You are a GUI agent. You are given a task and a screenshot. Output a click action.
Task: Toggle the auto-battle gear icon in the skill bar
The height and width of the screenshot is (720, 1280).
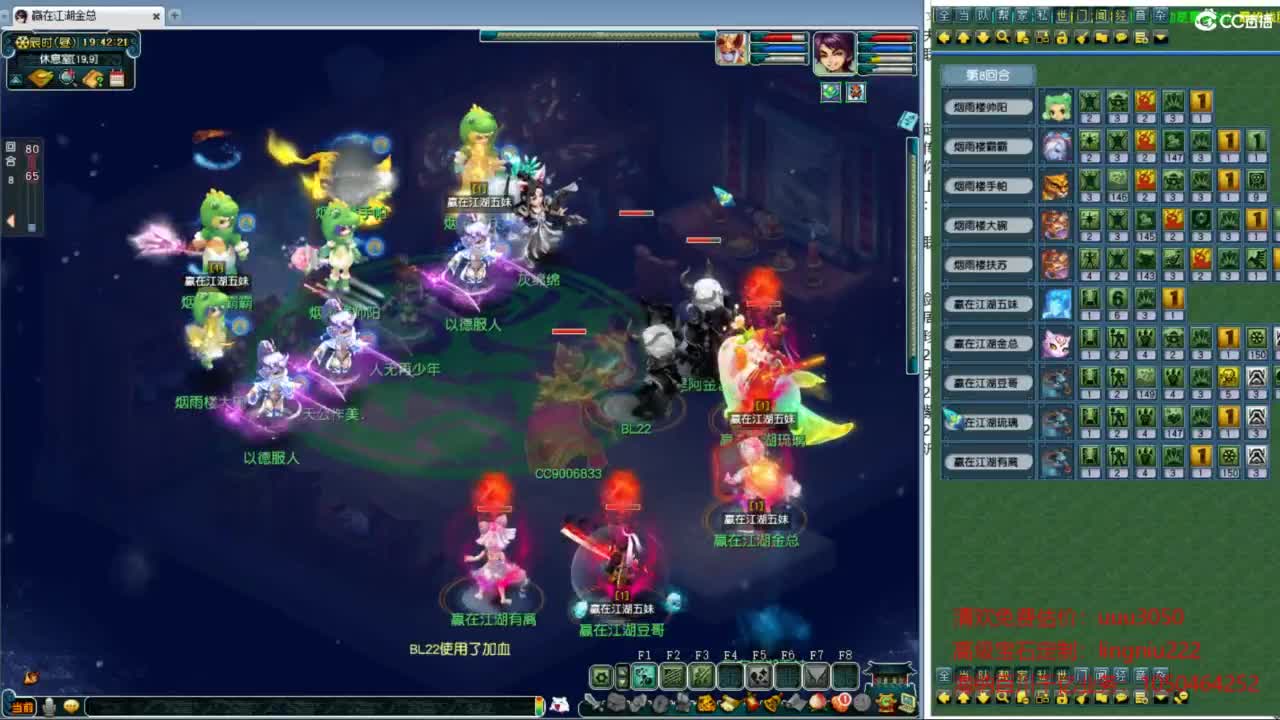pos(602,678)
